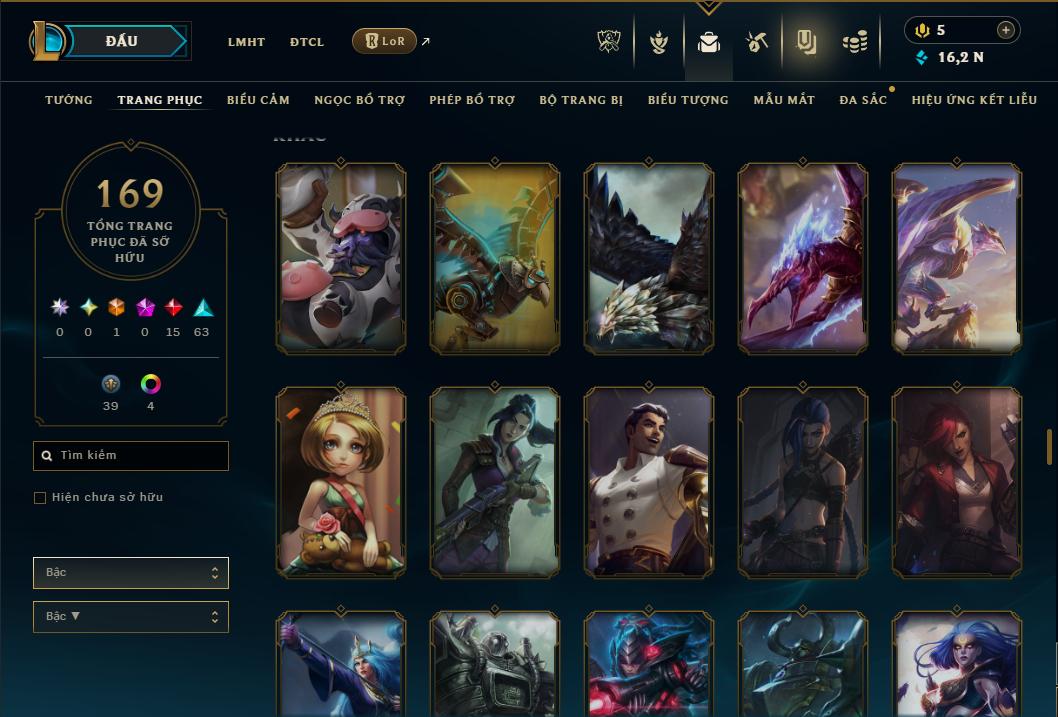1058x717 pixels.
Task: Pick the white-suited man skin card
Action: coord(649,482)
